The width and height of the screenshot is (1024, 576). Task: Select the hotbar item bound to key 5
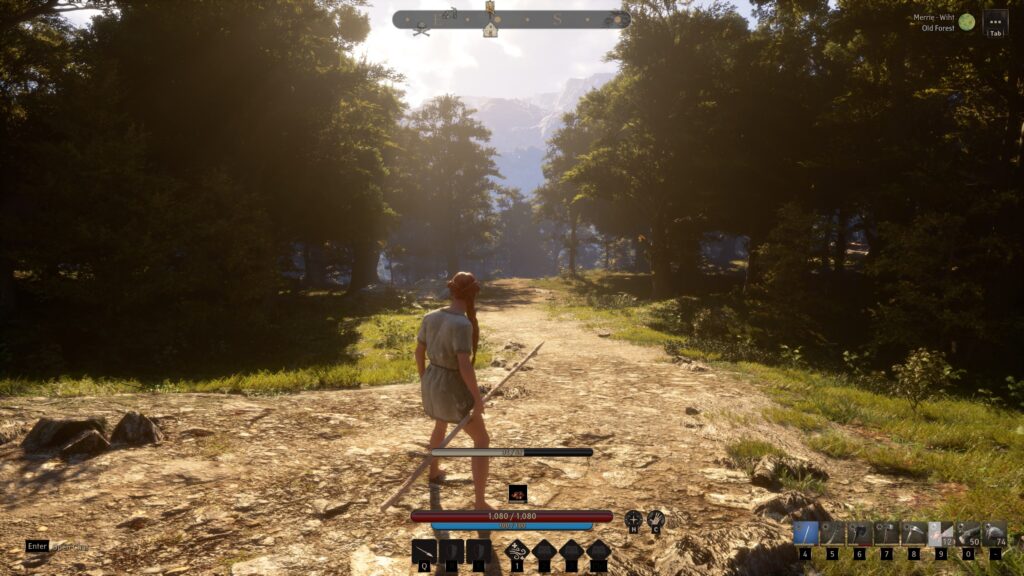(832, 534)
